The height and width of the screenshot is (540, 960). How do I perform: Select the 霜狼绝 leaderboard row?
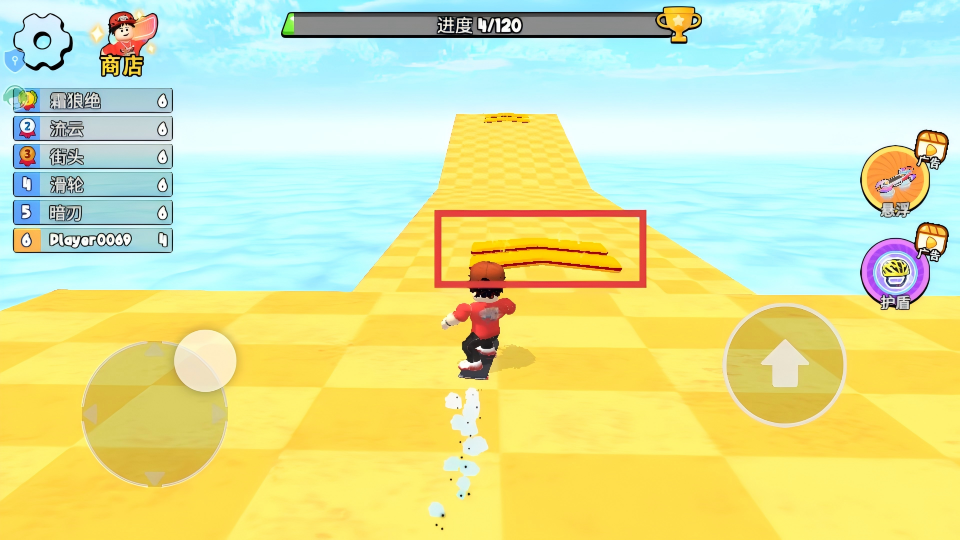point(92,101)
